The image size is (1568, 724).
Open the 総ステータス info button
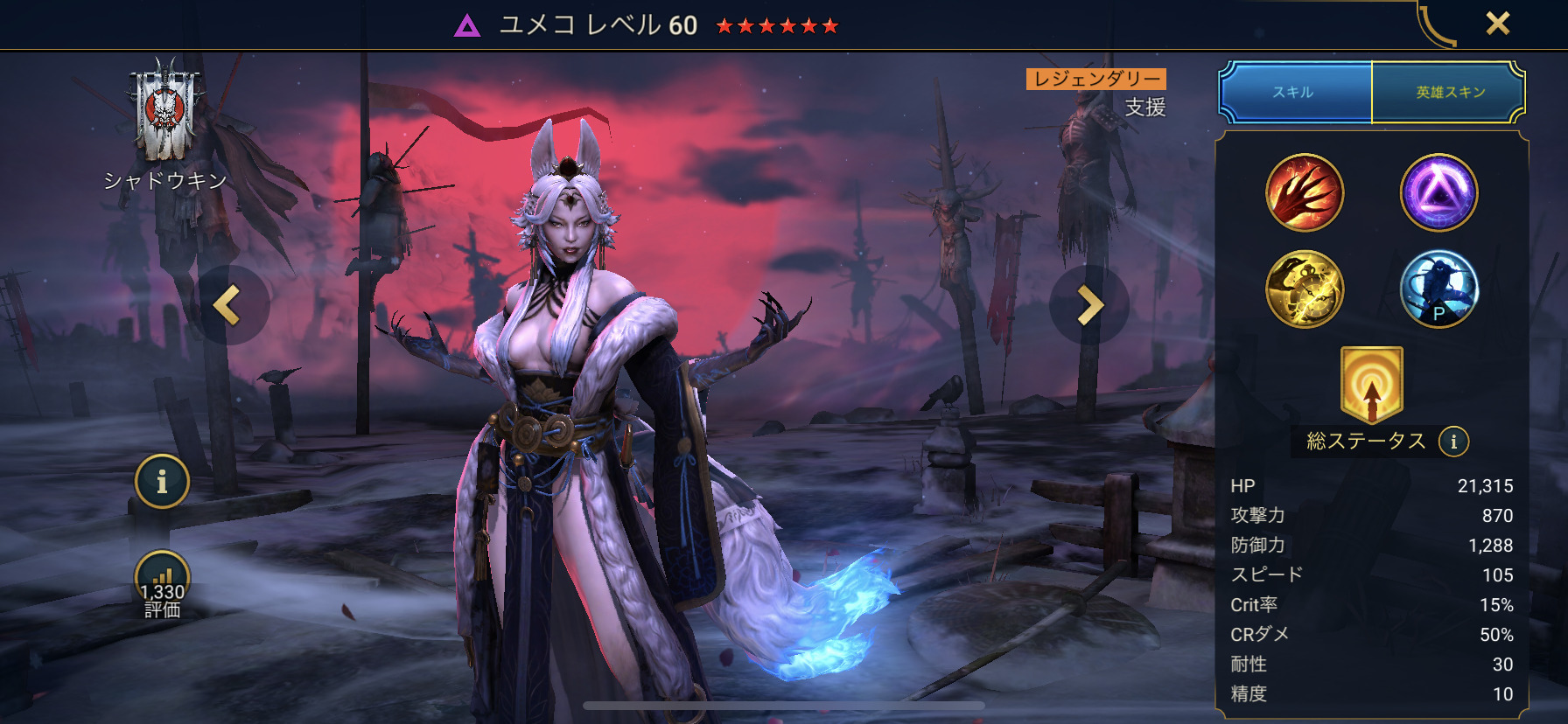point(1453,442)
